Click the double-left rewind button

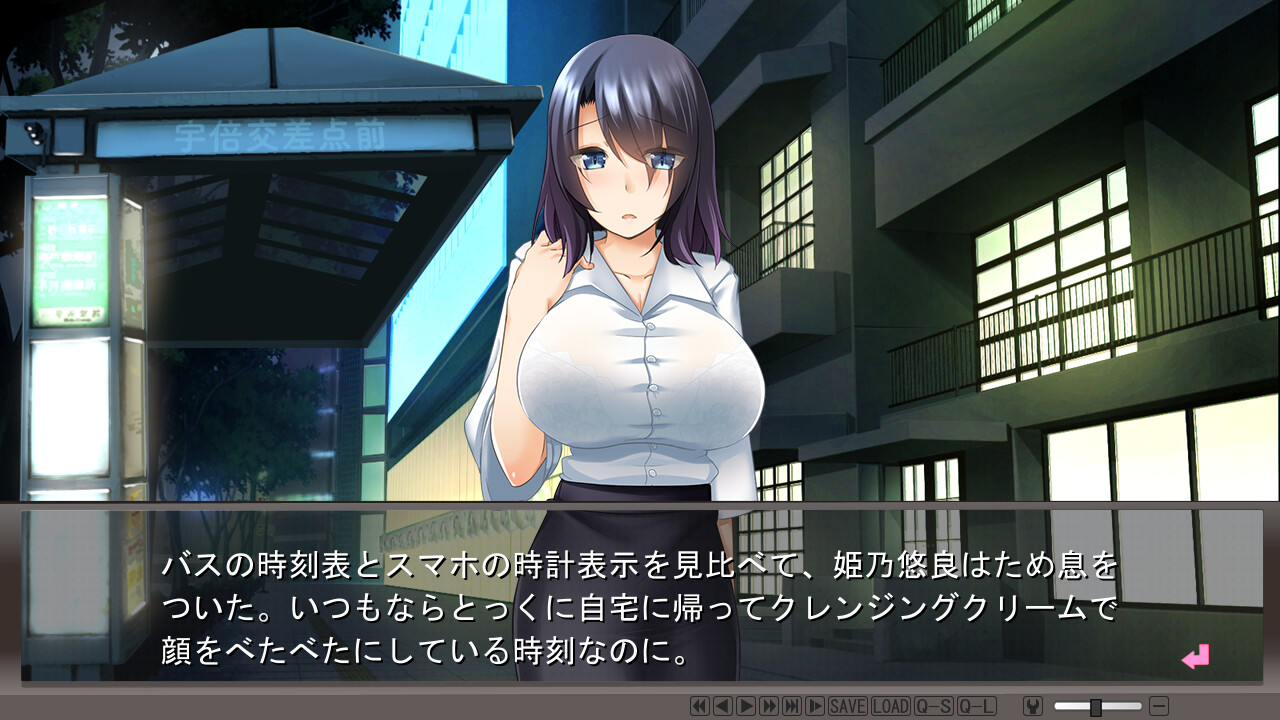(x=699, y=706)
